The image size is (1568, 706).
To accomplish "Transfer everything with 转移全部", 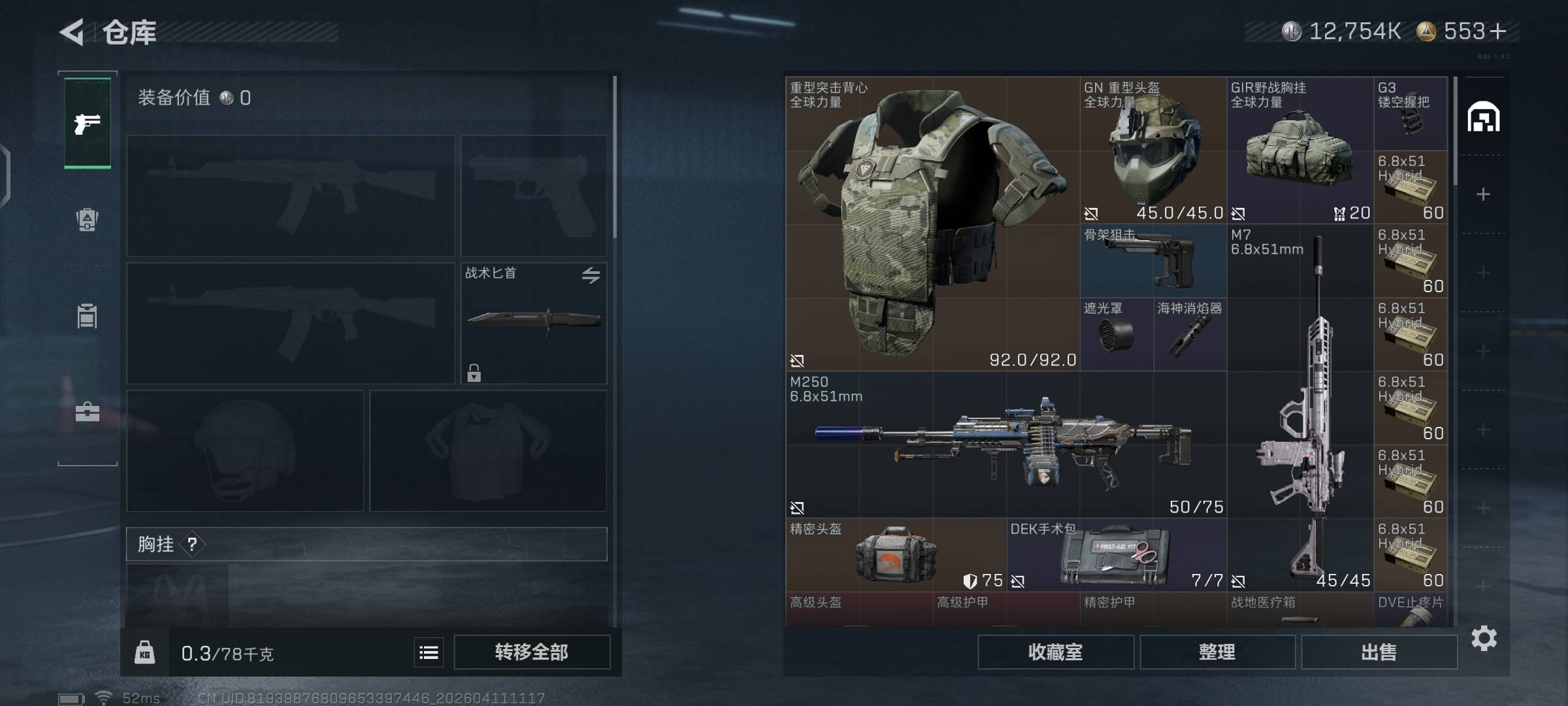I will (x=532, y=652).
